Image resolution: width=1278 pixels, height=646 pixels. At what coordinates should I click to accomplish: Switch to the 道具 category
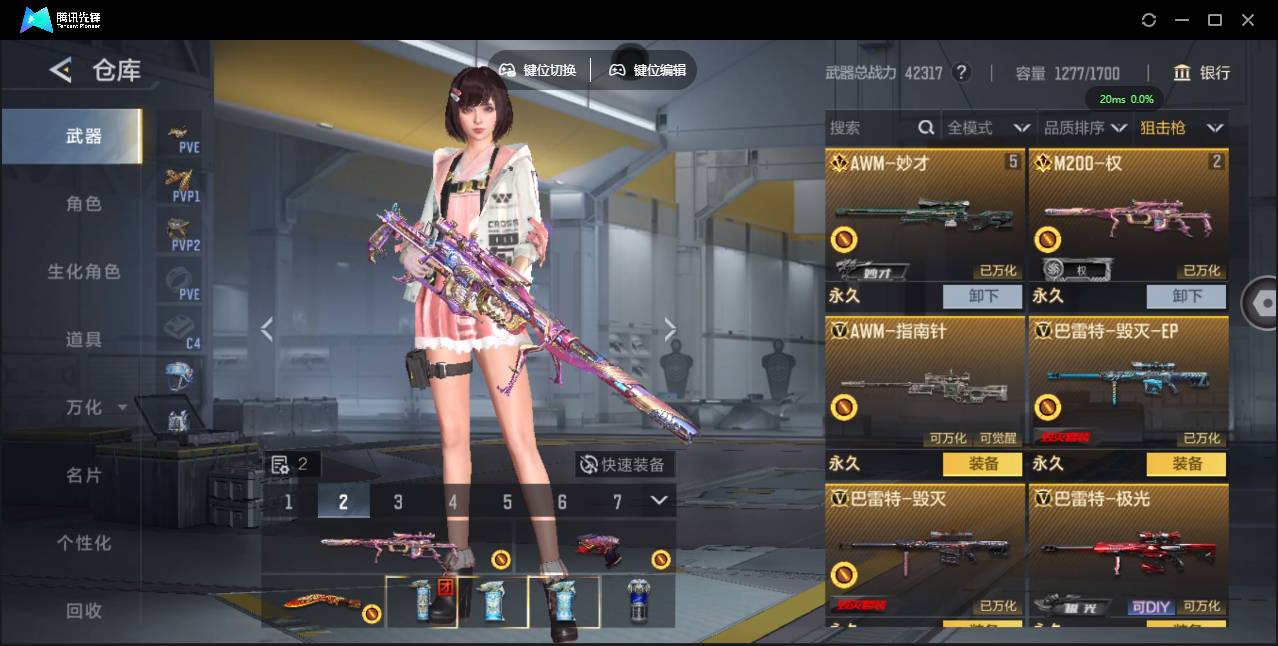[x=84, y=340]
